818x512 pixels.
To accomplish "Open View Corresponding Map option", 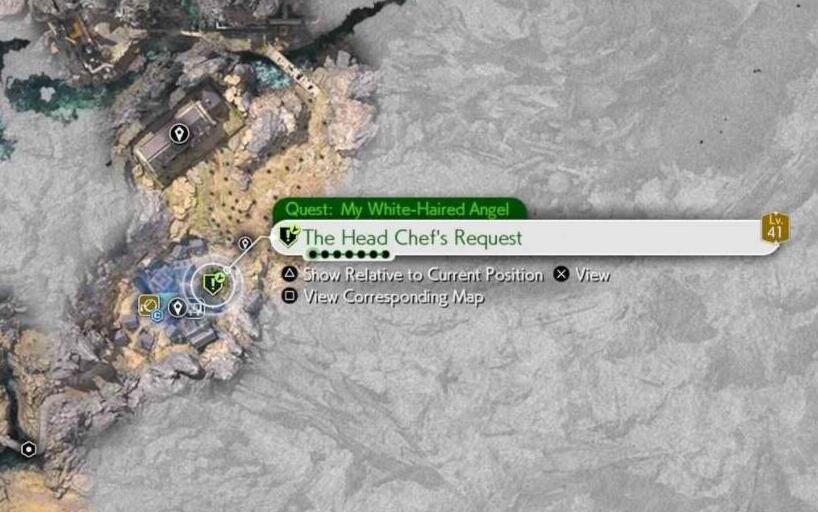I will pyautogui.click(x=393, y=297).
